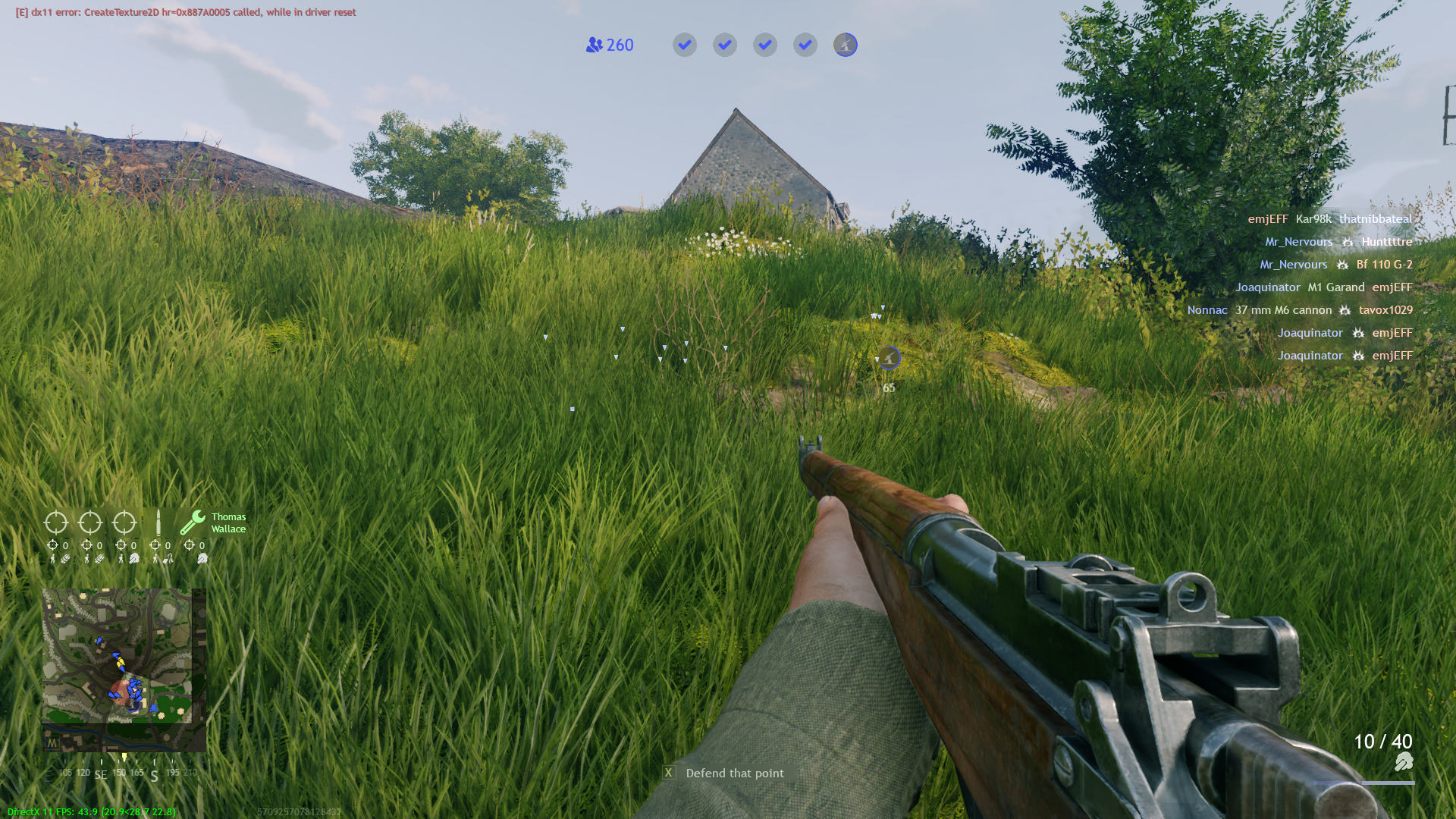
Task: Click the explosion icon next to Bf 110 G-2
Action: click(1342, 265)
